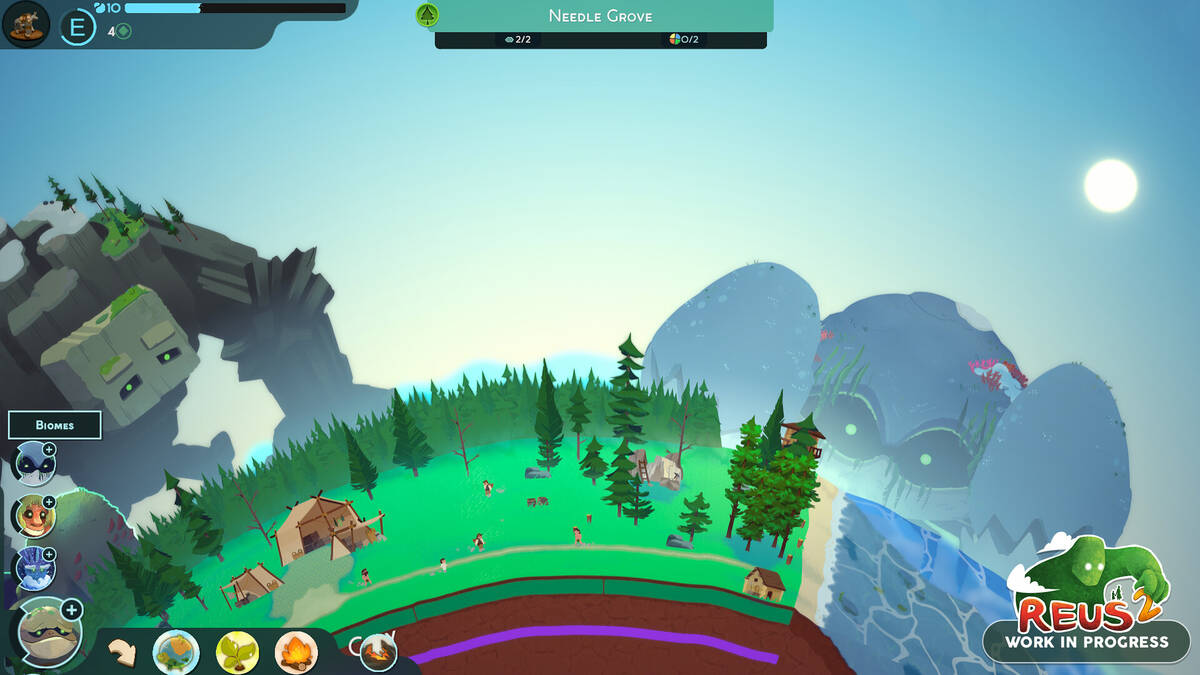Click the pine tree emblem beside Needle Grove

[x=428, y=15]
